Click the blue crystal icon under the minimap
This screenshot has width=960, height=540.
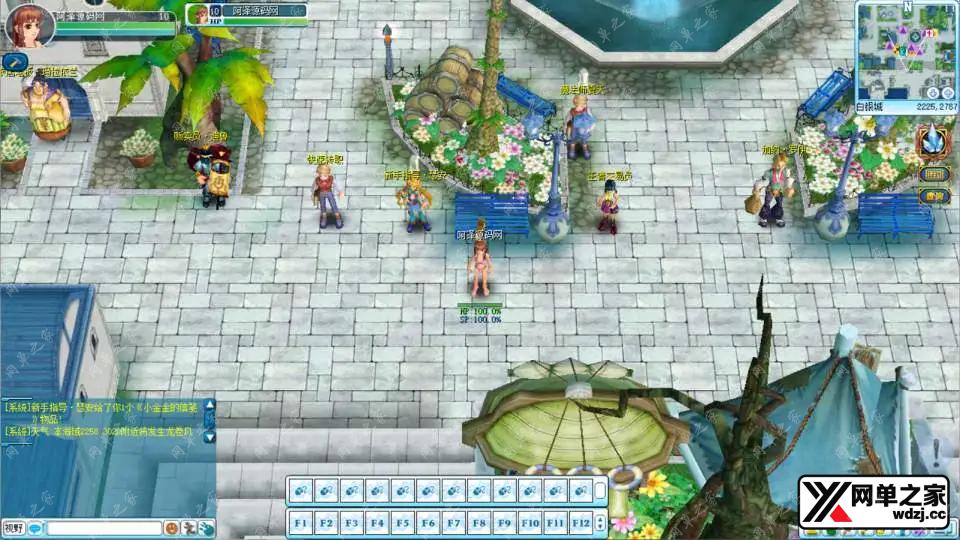point(933,141)
